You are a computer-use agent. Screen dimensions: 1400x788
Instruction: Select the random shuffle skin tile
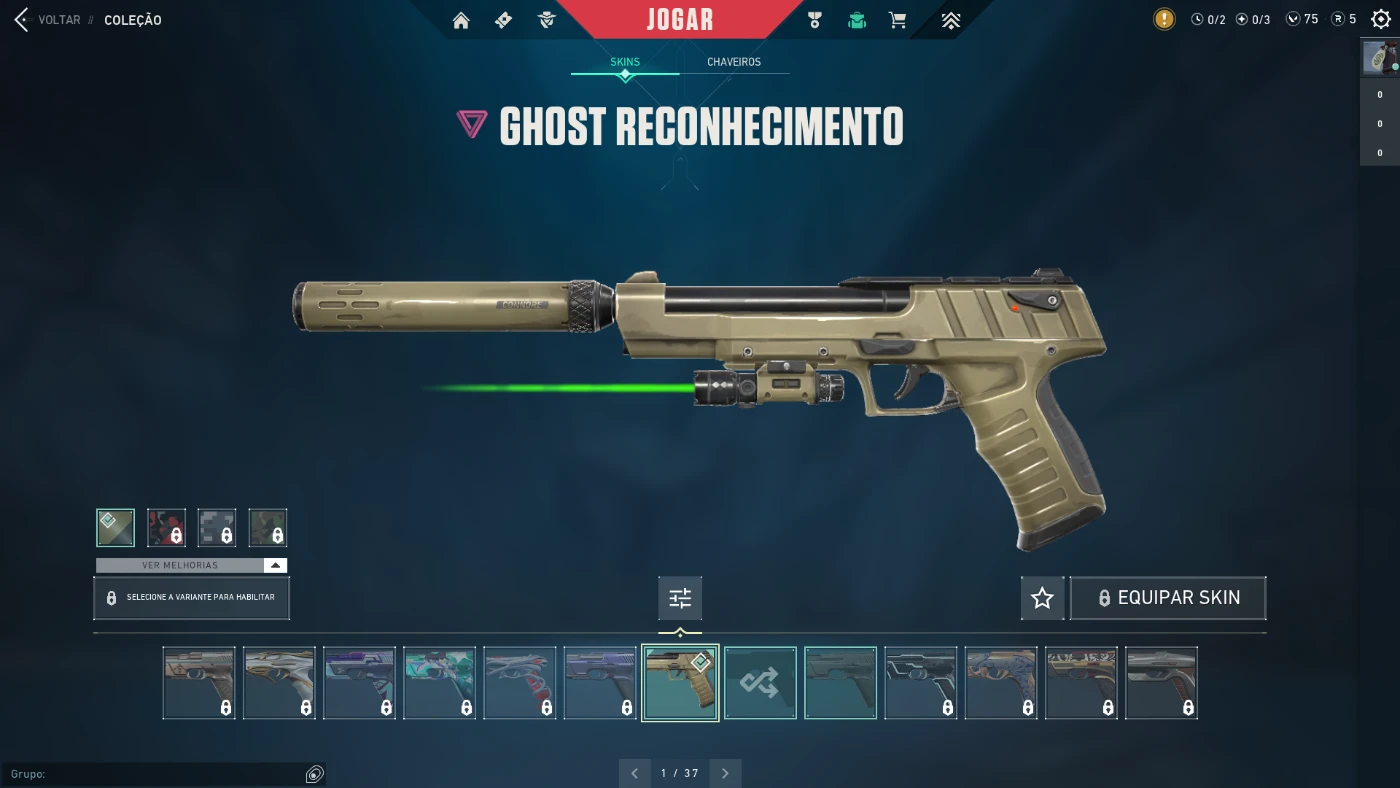(x=760, y=683)
